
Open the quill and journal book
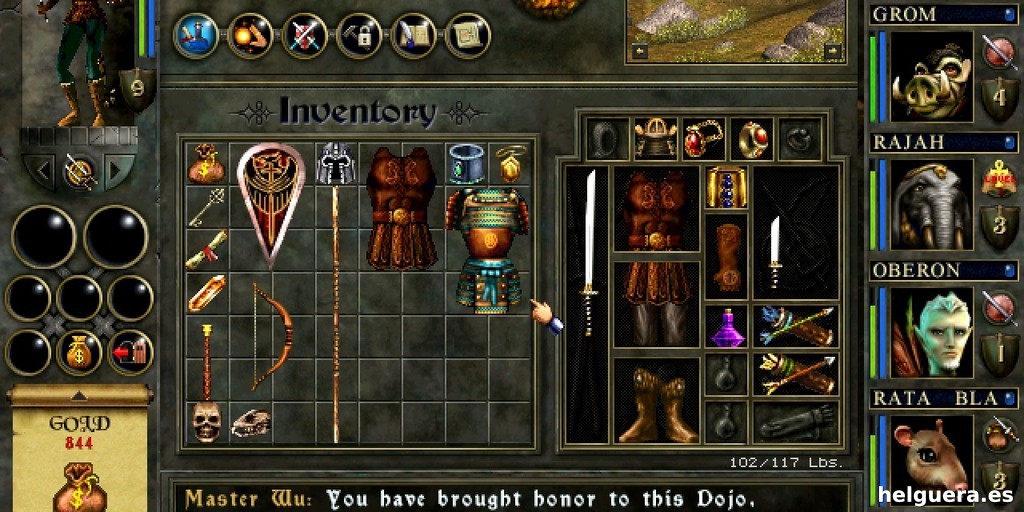pos(412,35)
